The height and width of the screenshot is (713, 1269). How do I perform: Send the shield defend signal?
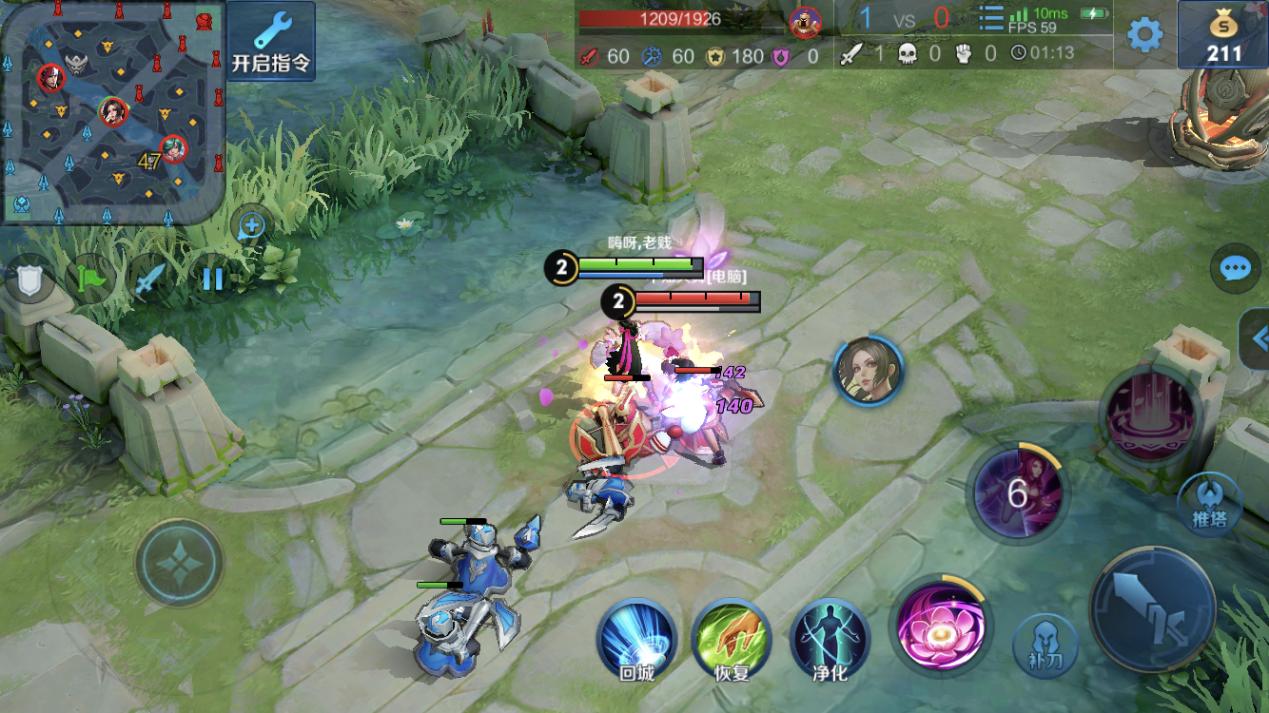29,279
